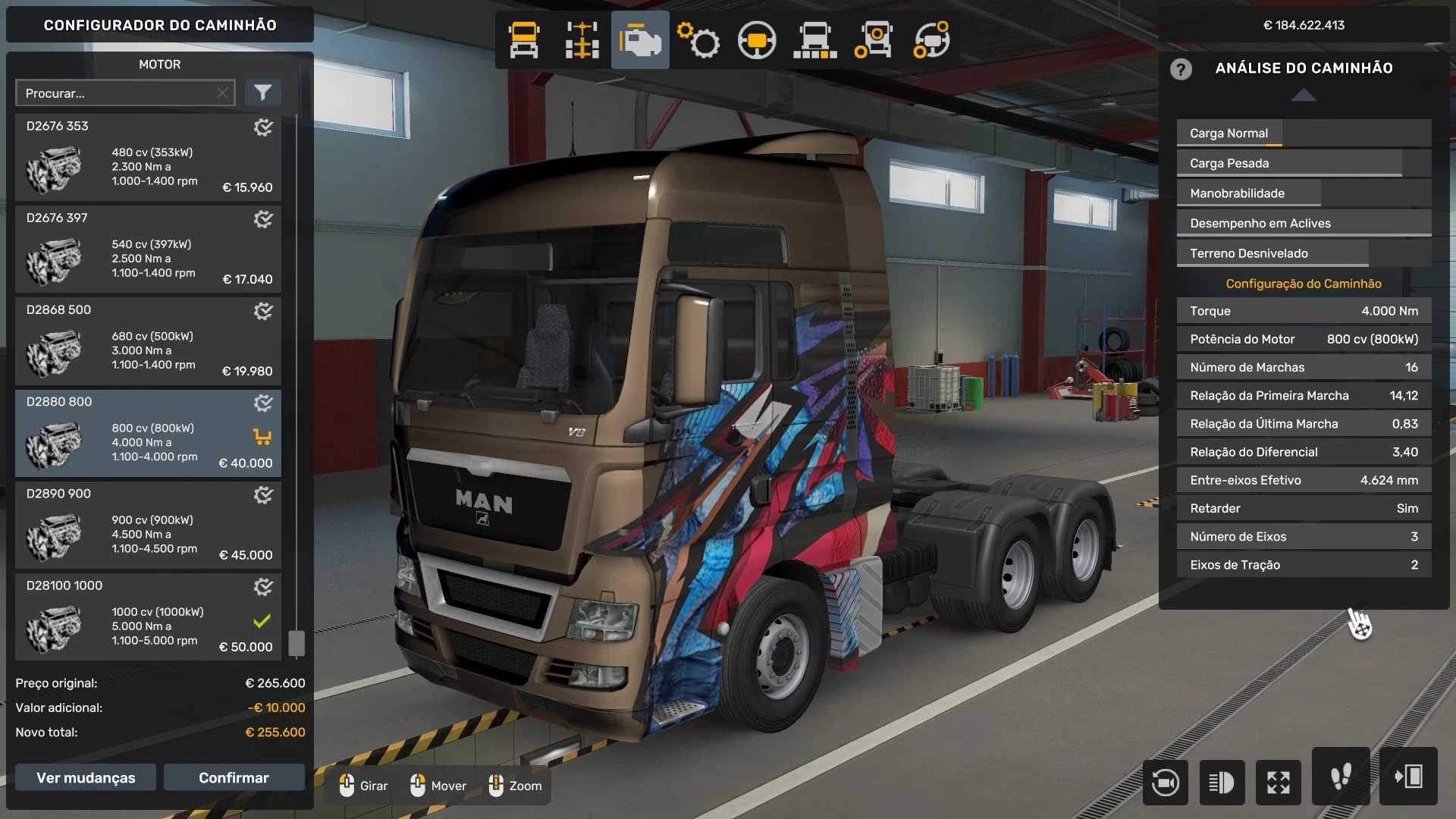1456x819 pixels.
Task: Confirm the truck configuration
Action: click(234, 777)
